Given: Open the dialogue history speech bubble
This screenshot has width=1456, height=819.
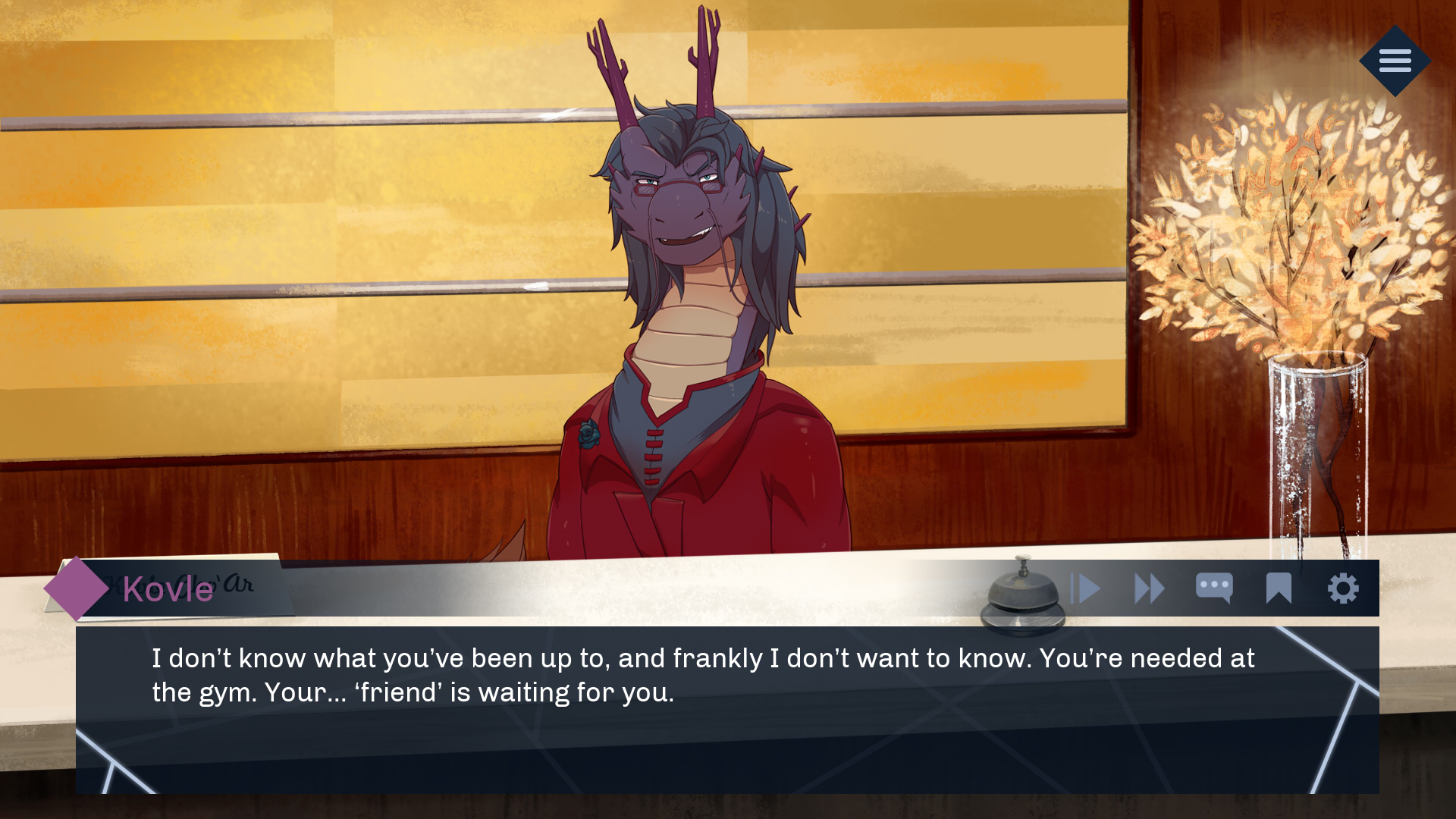Looking at the screenshot, I should [1213, 588].
